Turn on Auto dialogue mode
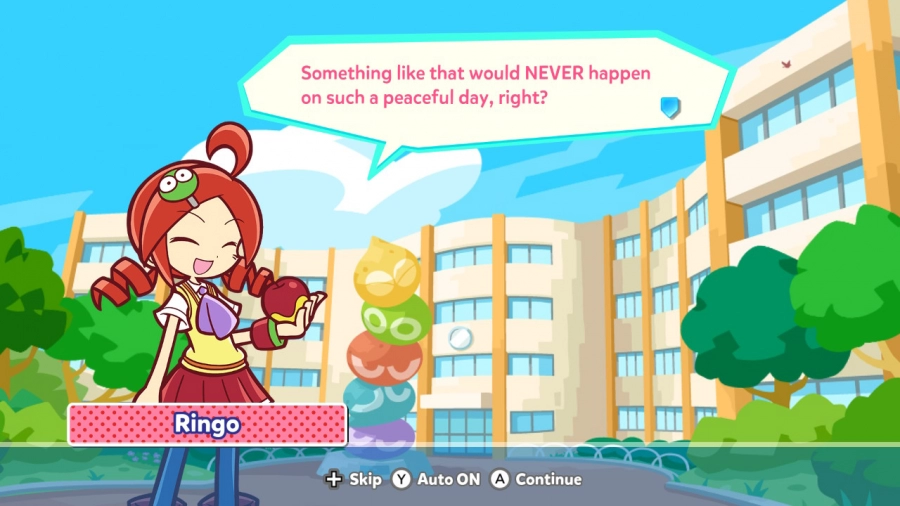 pos(435,479)
